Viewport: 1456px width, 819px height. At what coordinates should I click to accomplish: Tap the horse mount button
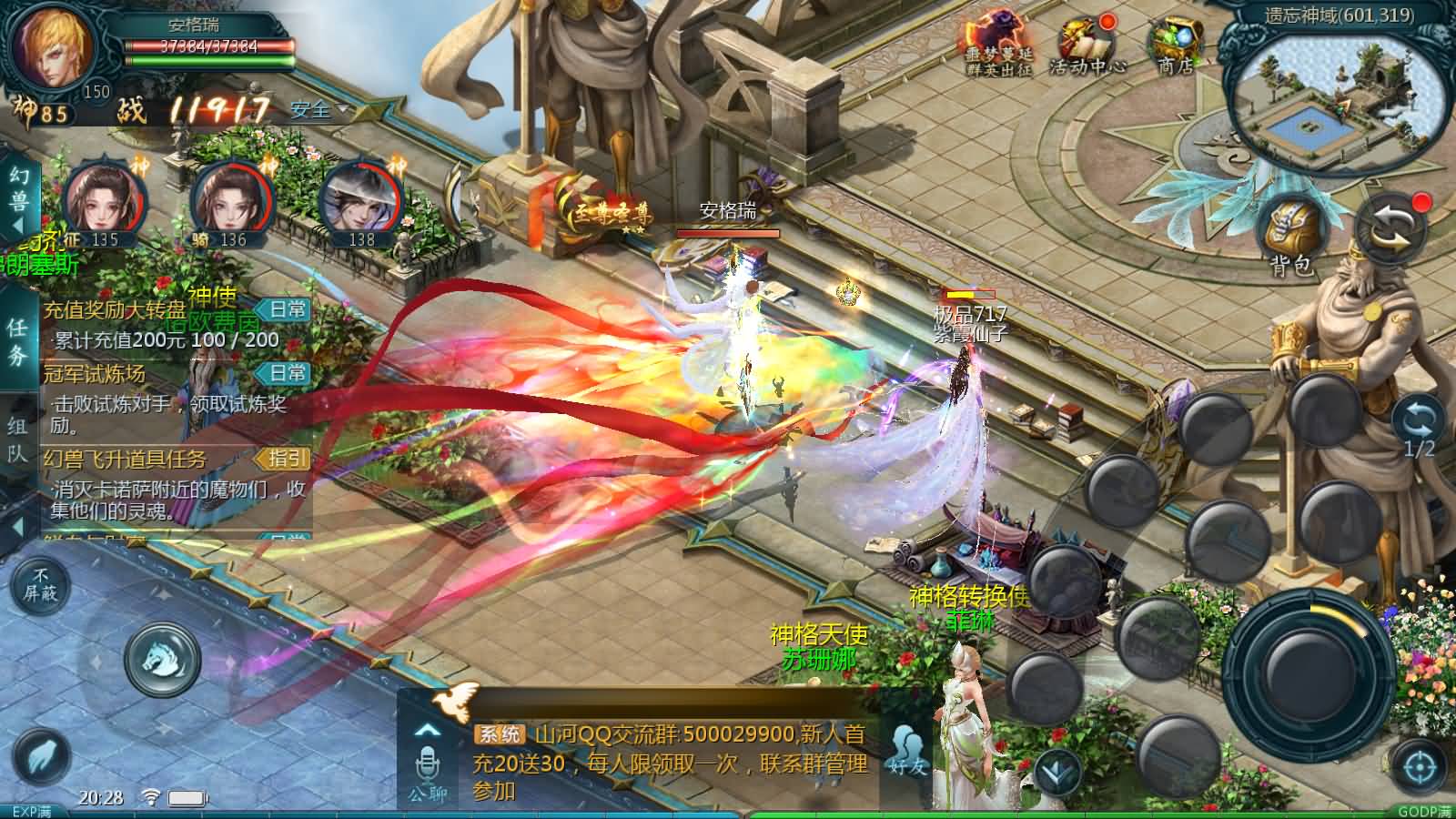pyautogui.click(x=162, y=658)
